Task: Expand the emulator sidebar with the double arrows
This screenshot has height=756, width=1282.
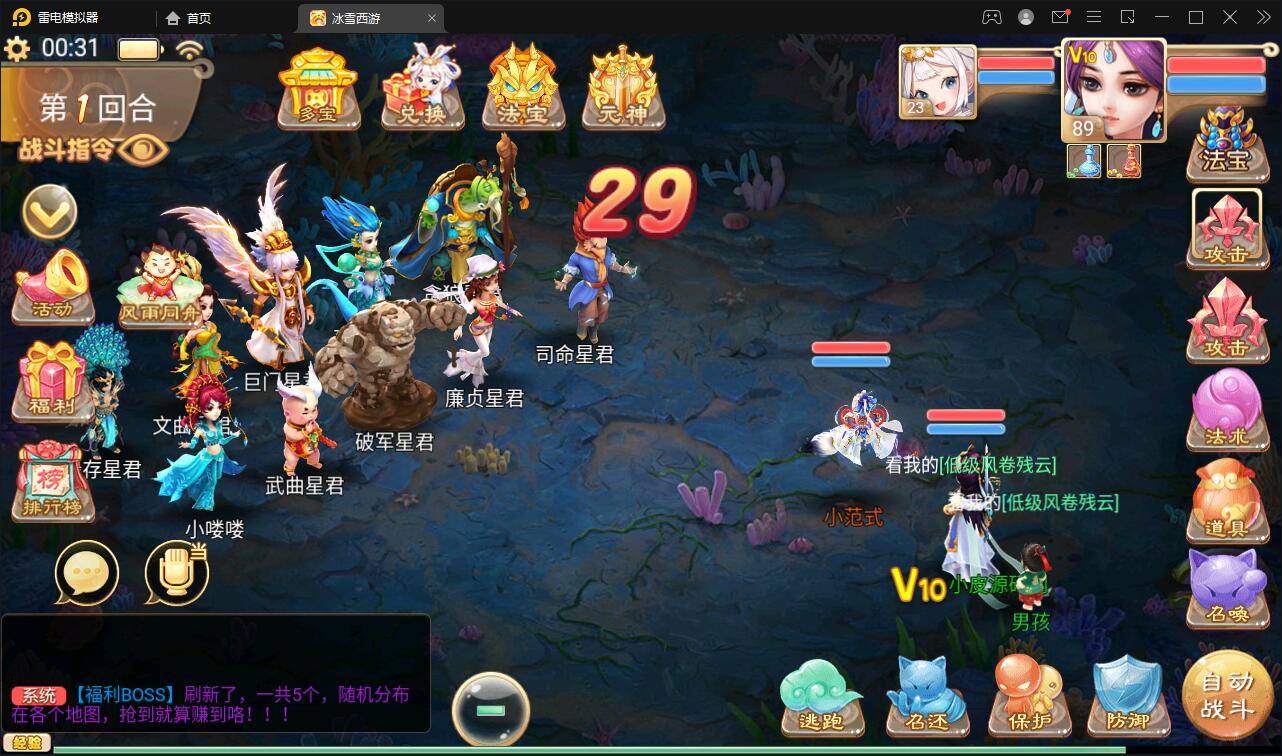Action: (1262, 17)
